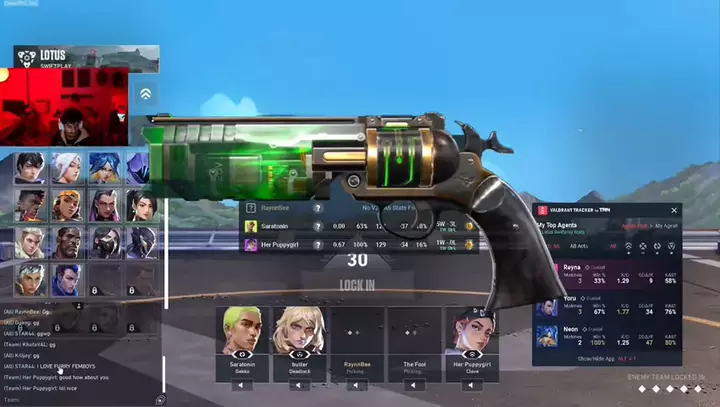Viewport: 720px width, 407px height.
Task: Pick the white-haired Jett agent portrait
Action: [66, 167]
